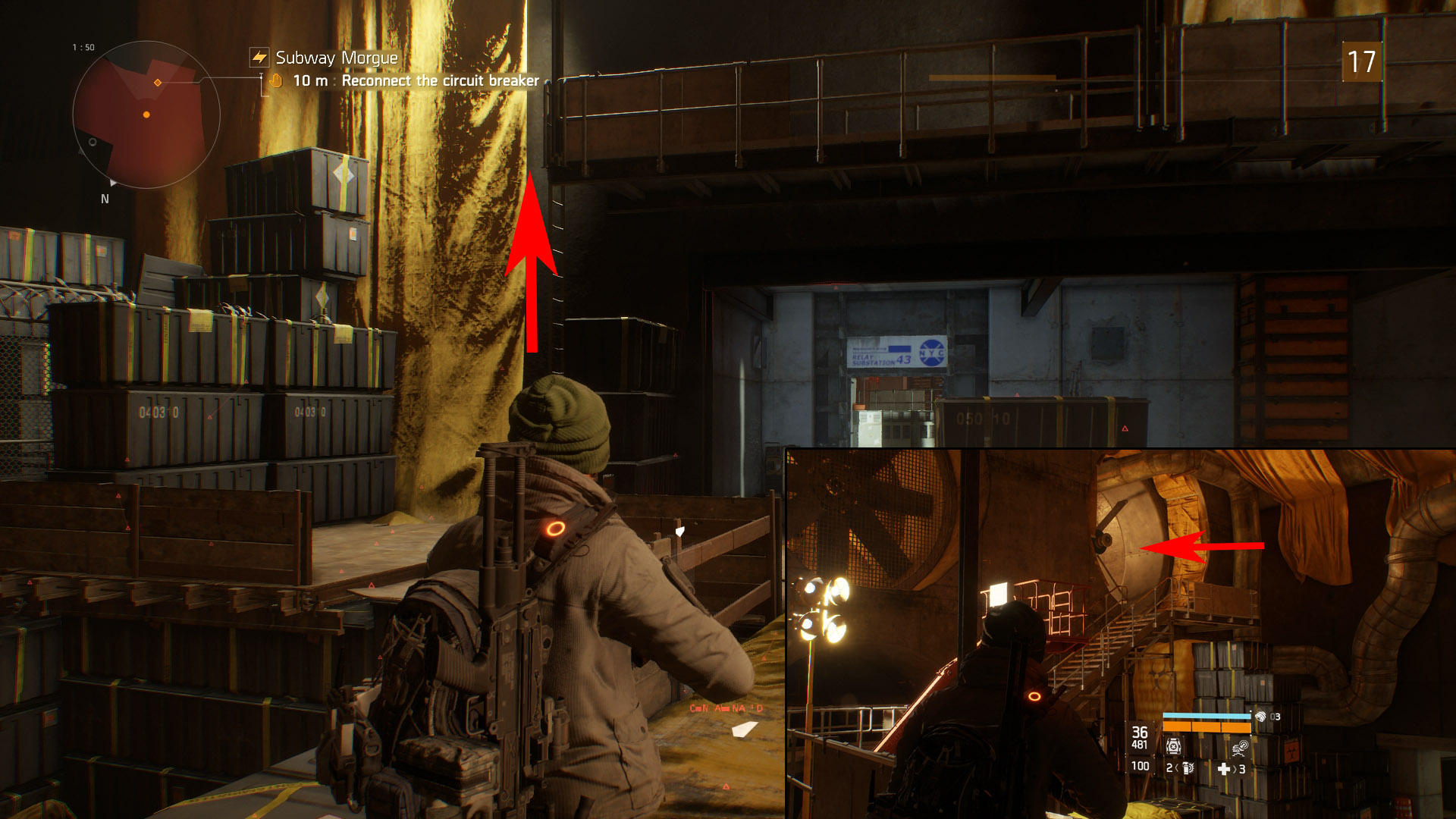The width and height of the screenshot is (1456, 819).
Task: Click the Reconnect the circuit breaker objective
Action: click(440, 80)
